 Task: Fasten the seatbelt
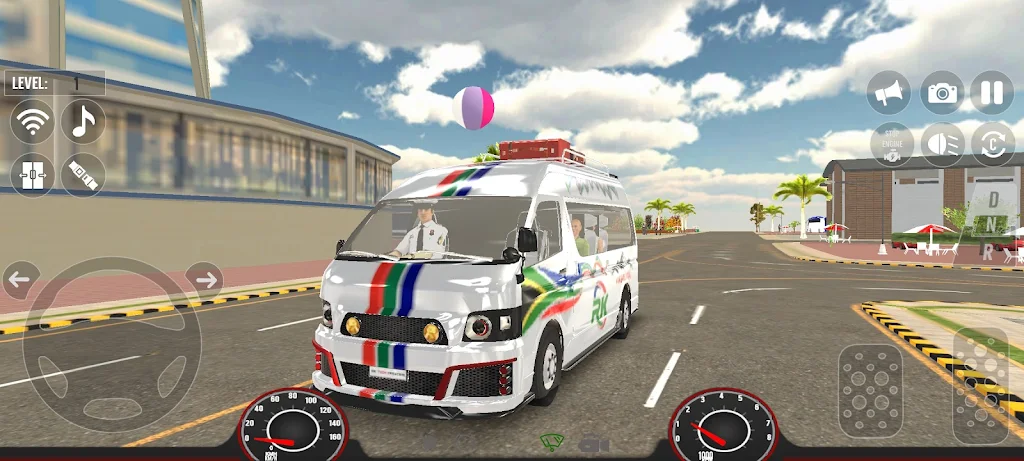pyautogui.click(x=83, y=174)
